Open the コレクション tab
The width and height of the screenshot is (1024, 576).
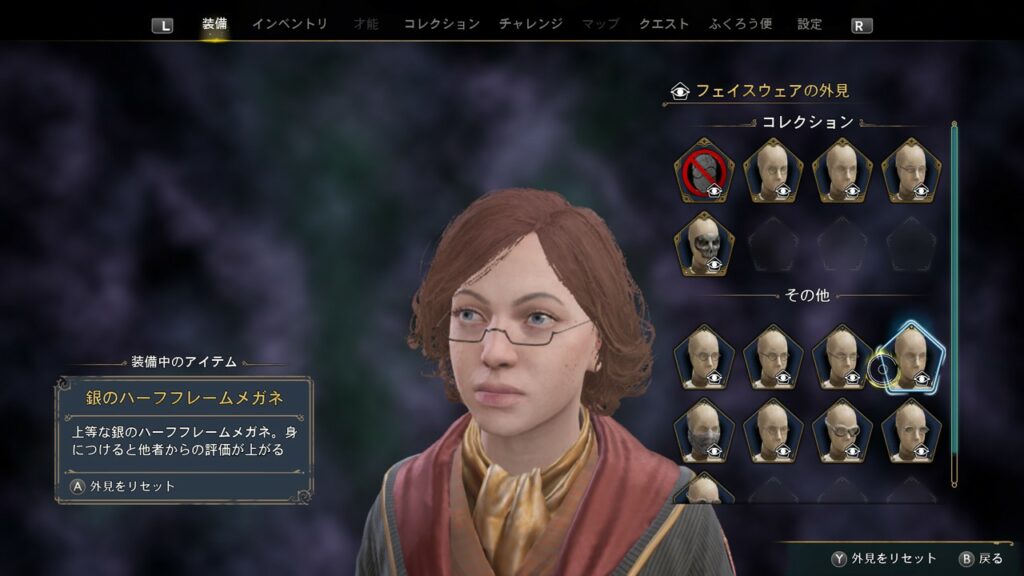[441, 24]
